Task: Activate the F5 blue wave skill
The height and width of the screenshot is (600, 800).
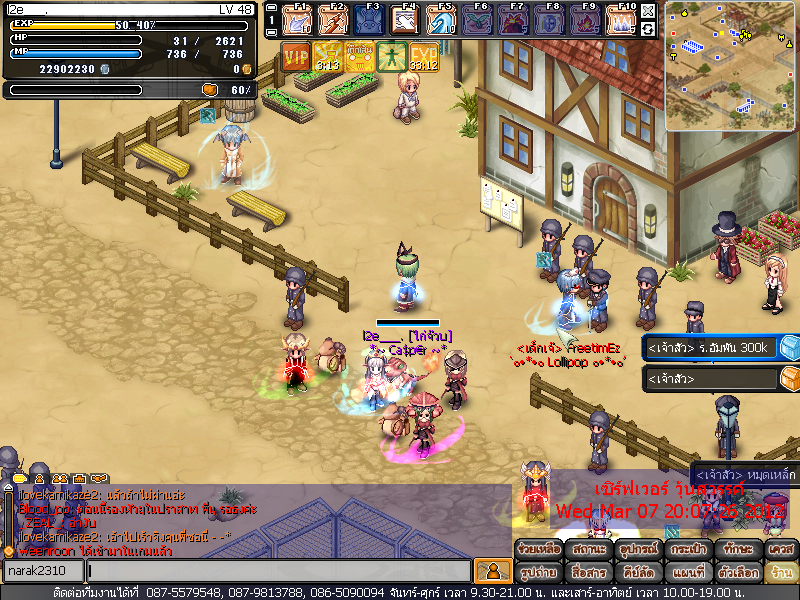Action: (x=441, y=20)
